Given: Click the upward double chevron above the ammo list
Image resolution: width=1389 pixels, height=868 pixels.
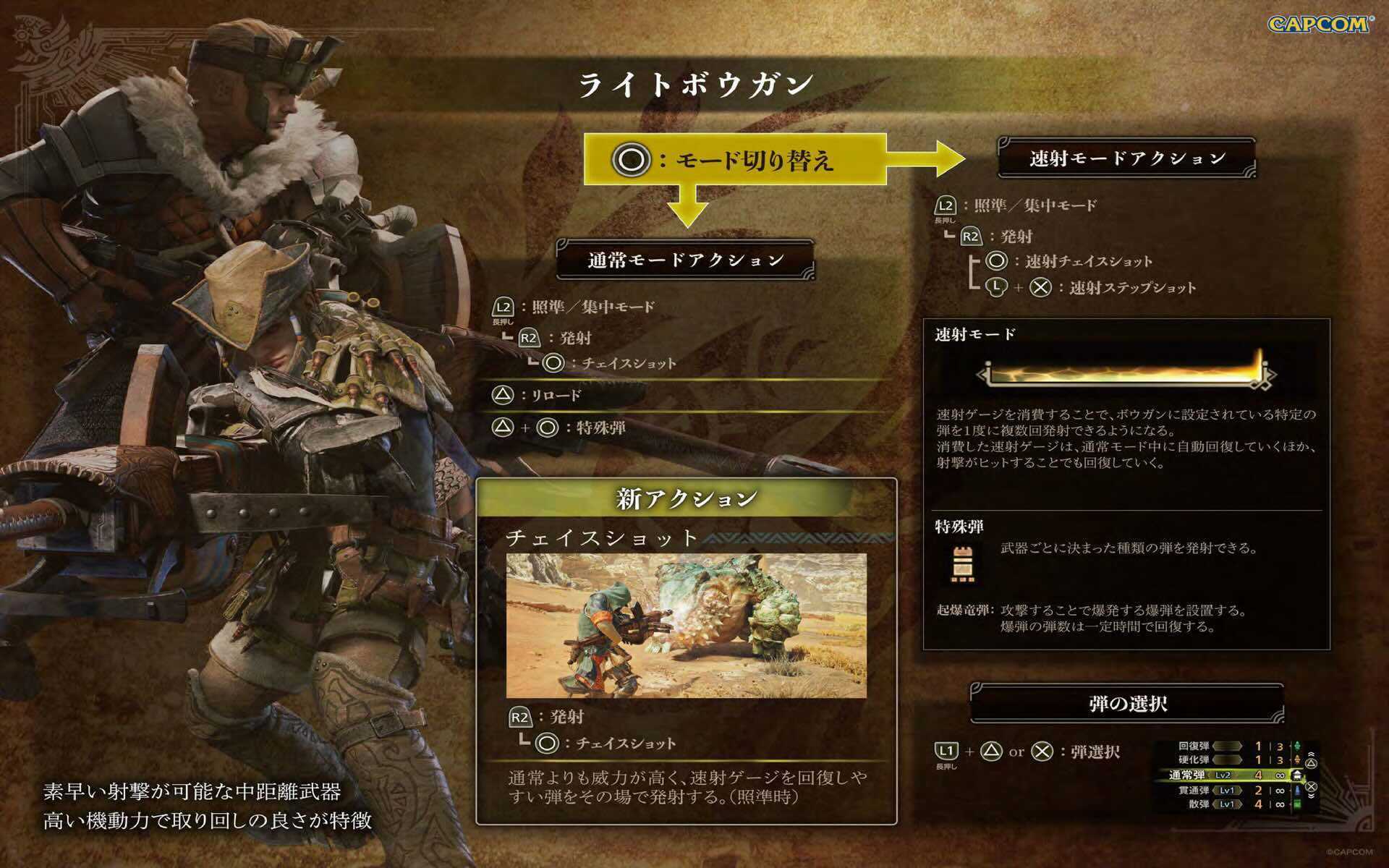Looking at the screenshot, I should [1312, 754].
